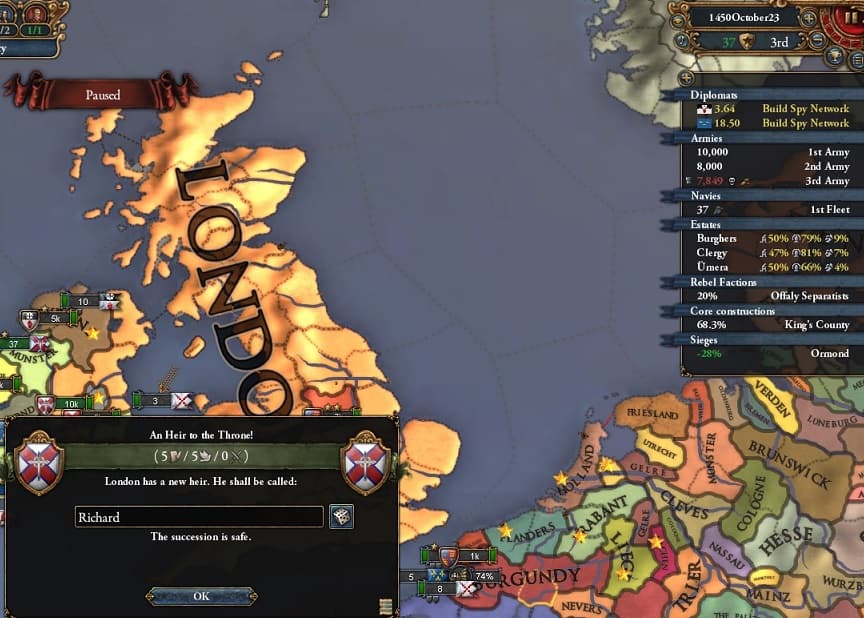Select the 1st Fleet in the outliner

click(x=770, y=210)
